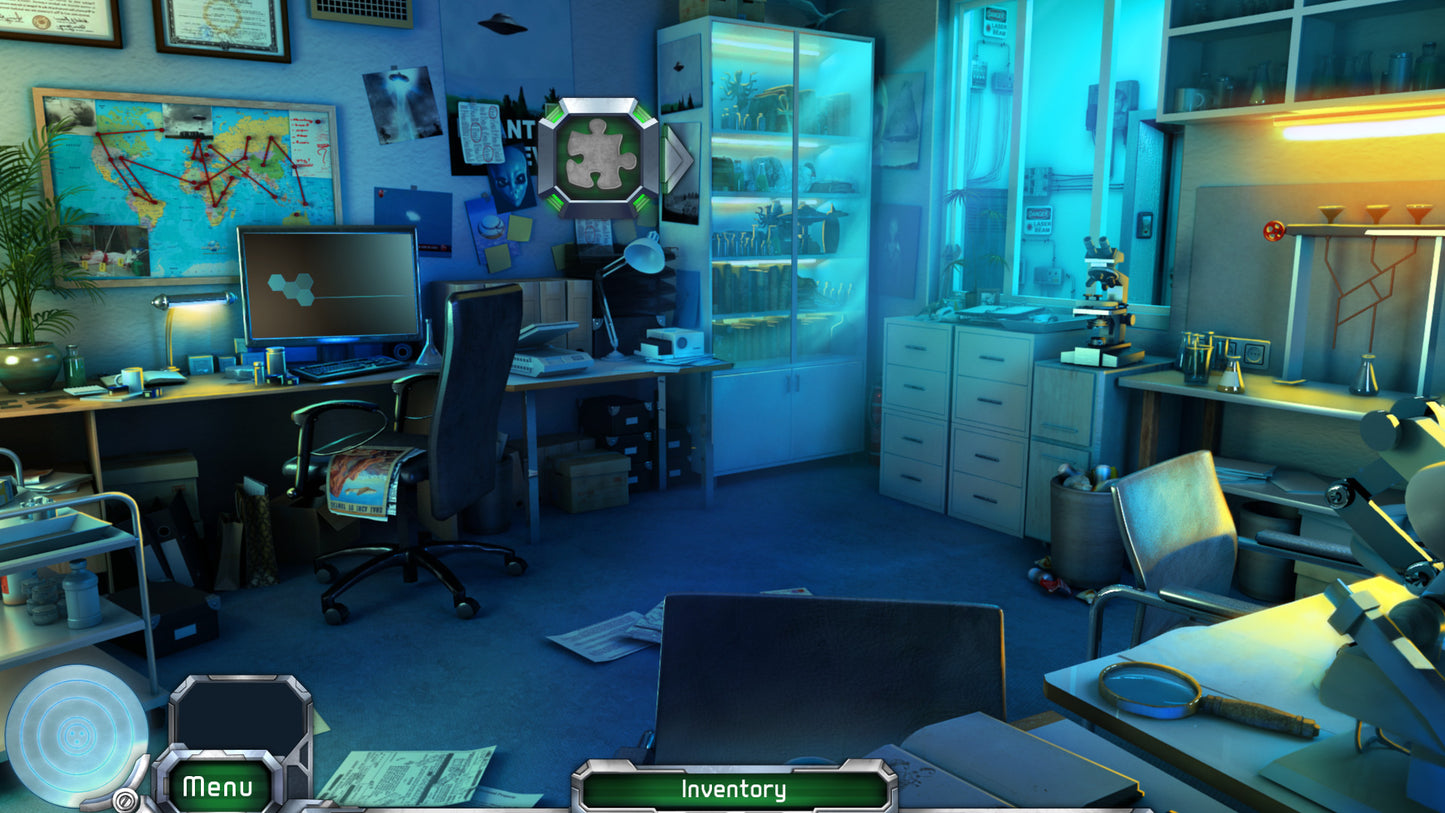The image size is (1445, 813).
Task: Click the computer monitor with hexagon logo
Action: (x=328, y=282)
